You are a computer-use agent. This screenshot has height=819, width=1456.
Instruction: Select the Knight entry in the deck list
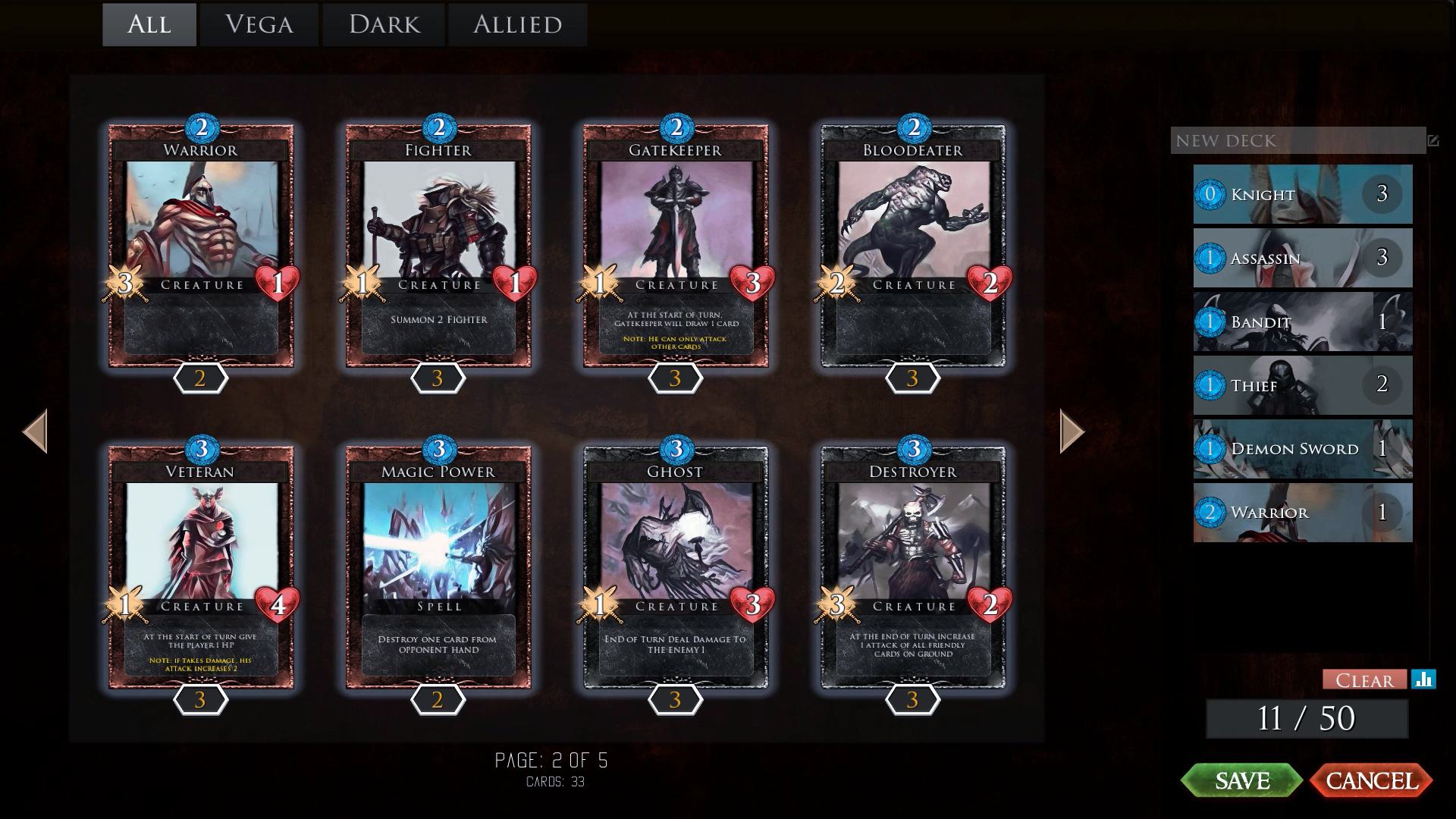1301,194
